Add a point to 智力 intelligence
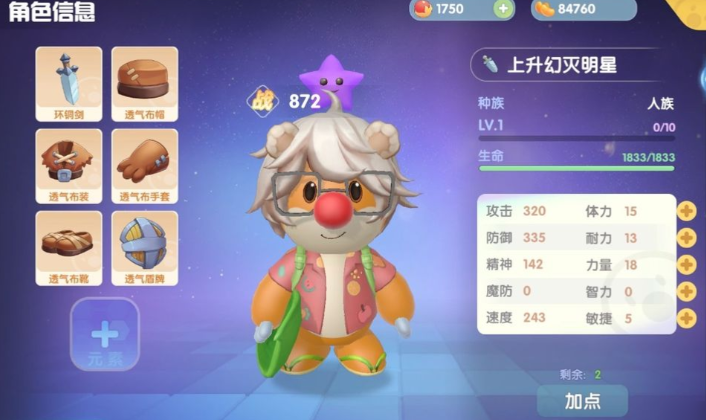Screen dimensions: 706x420 point(686,292)
